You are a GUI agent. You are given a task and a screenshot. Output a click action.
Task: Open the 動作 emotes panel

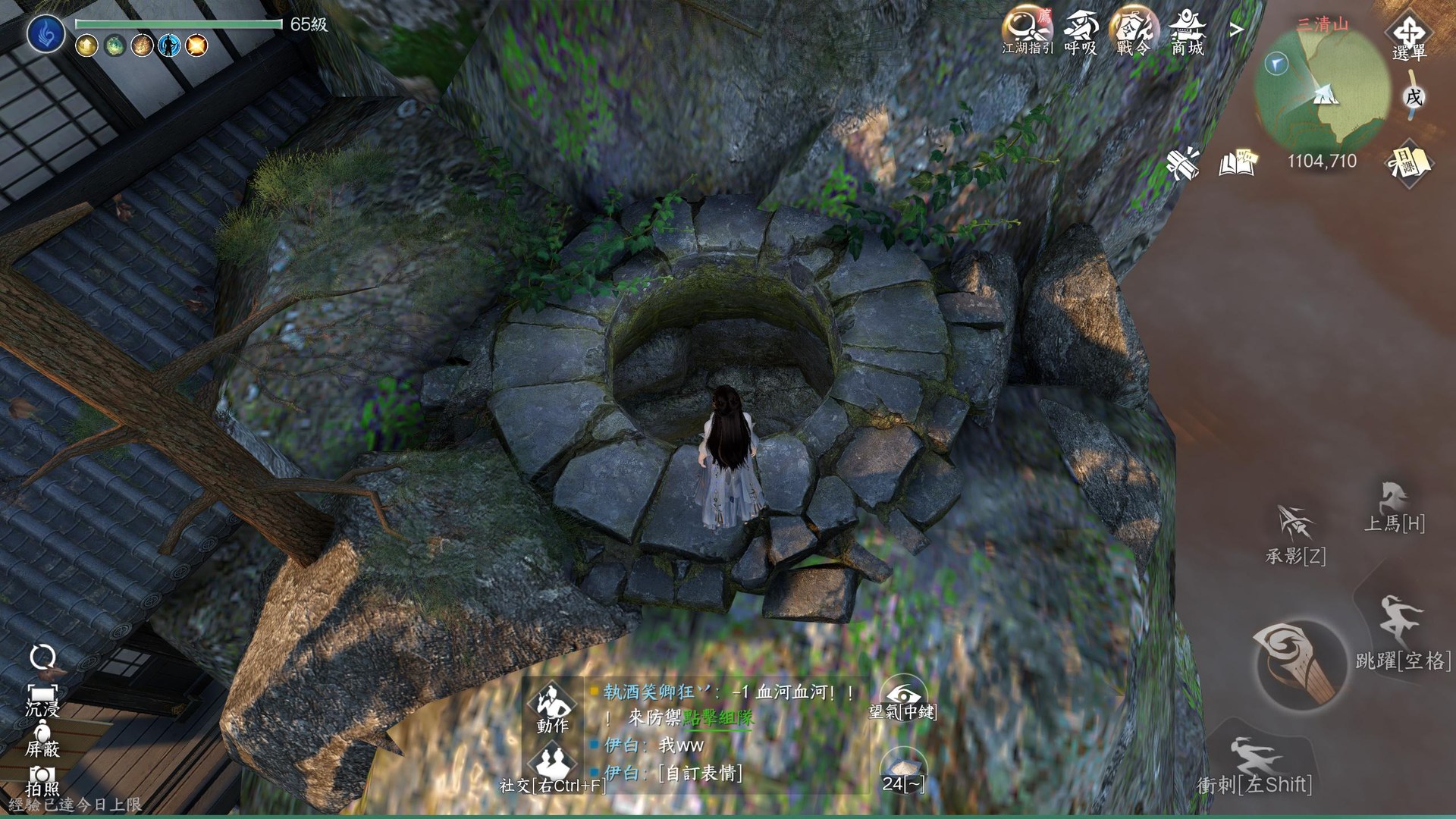pos(552,707)
